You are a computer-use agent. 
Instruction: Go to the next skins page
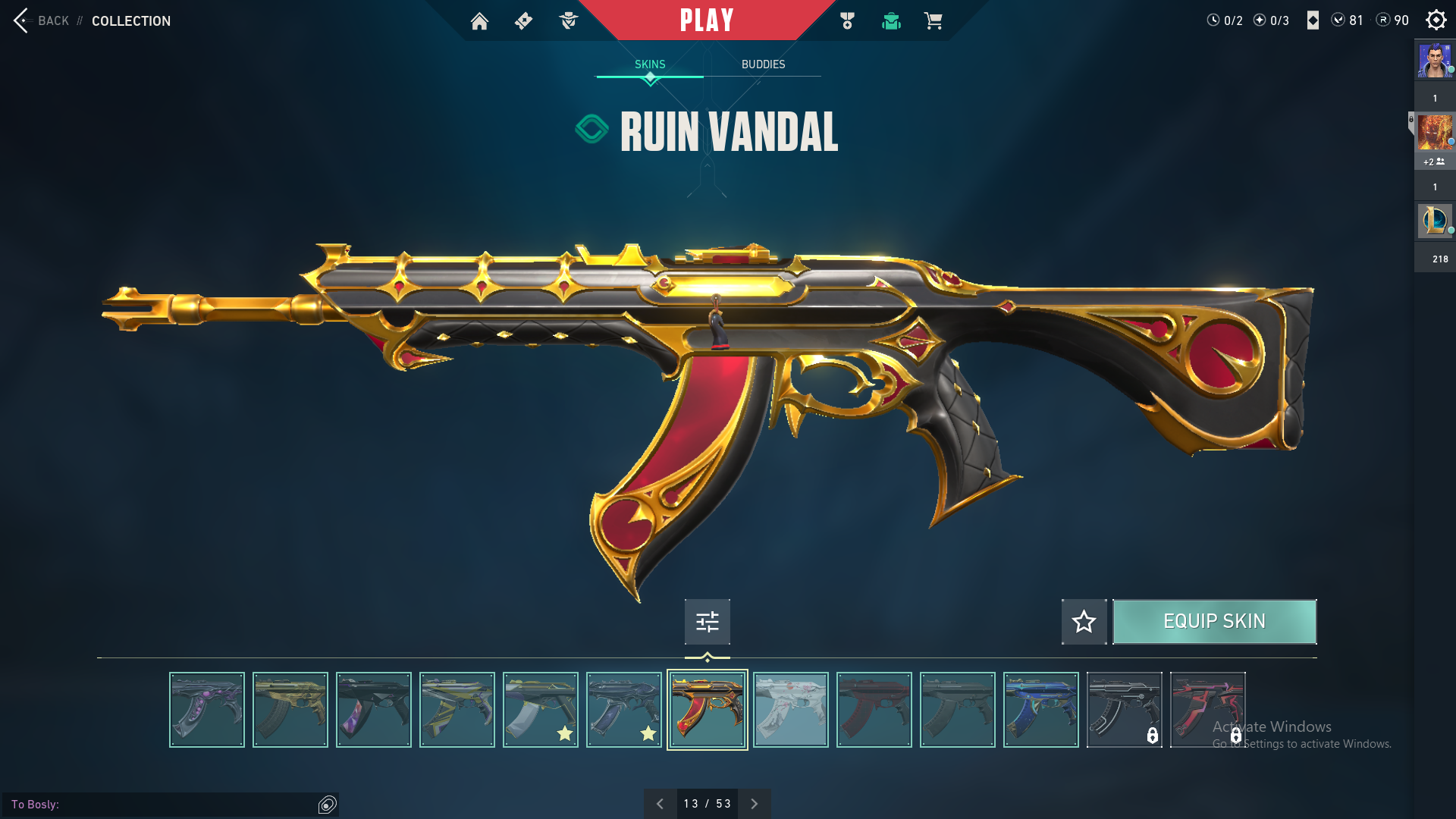(754, 804)
